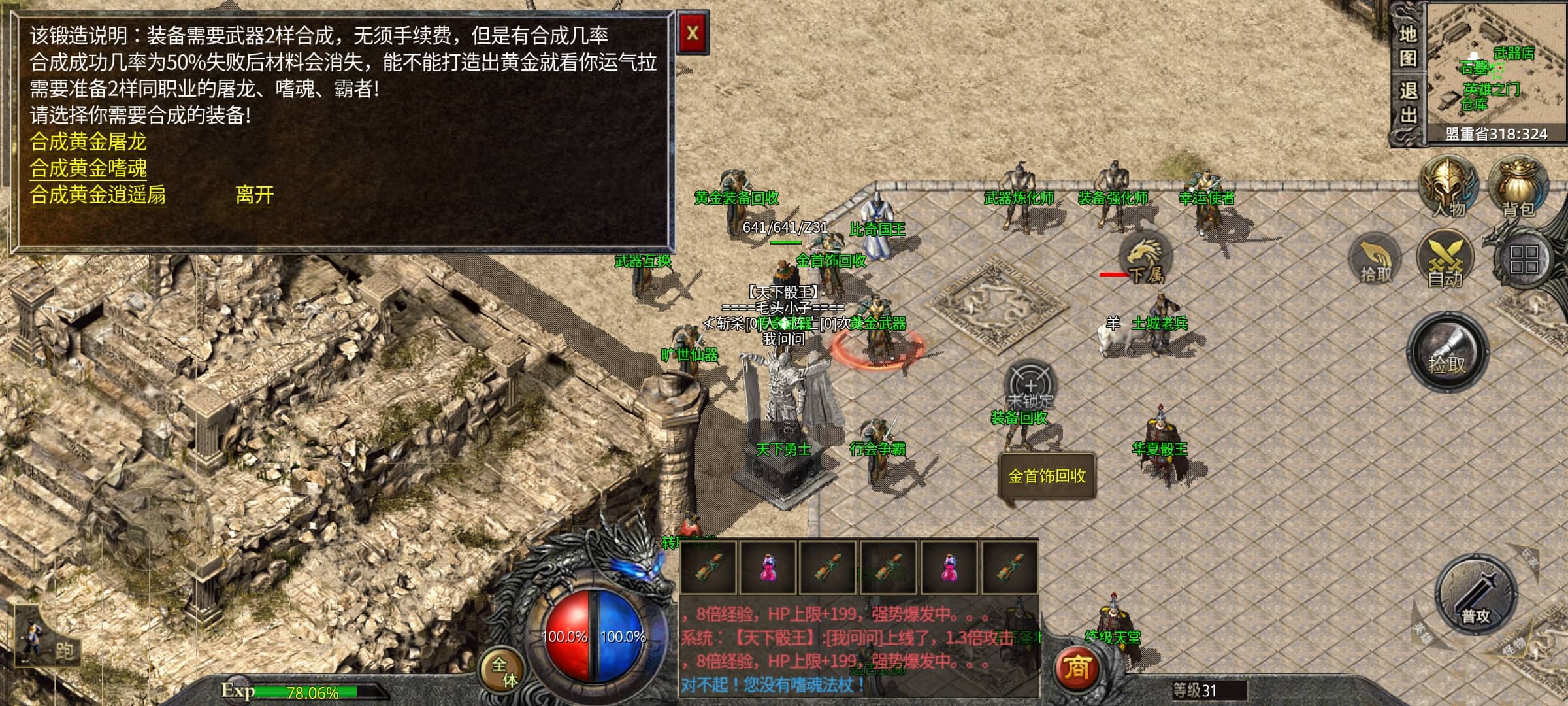Choose 离开 to leave the dialog
Screen dimensions: 1568x706
pyautogui.click(x=254, y=195)
